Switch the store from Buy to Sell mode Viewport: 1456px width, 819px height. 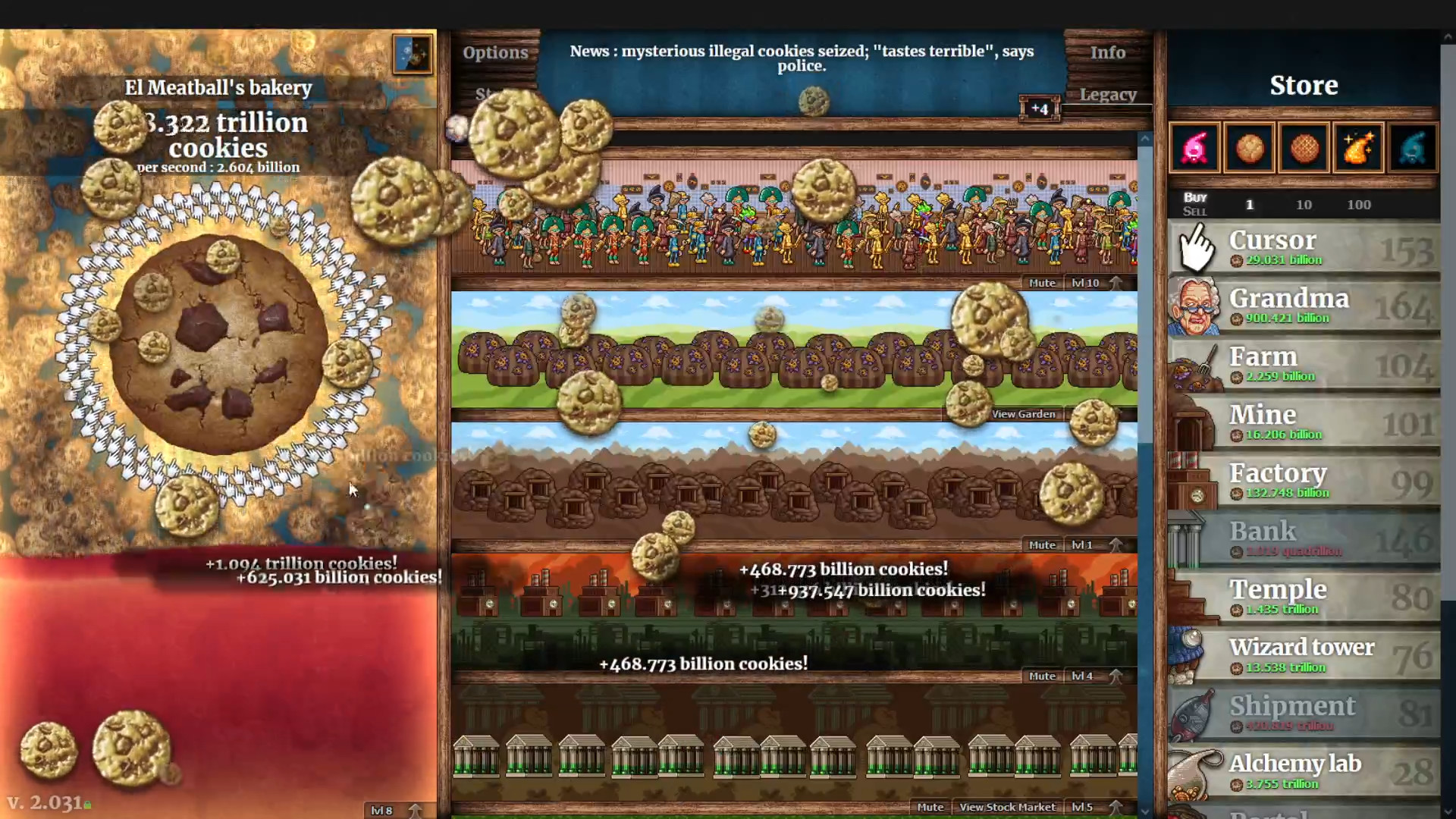[1194, 212]
